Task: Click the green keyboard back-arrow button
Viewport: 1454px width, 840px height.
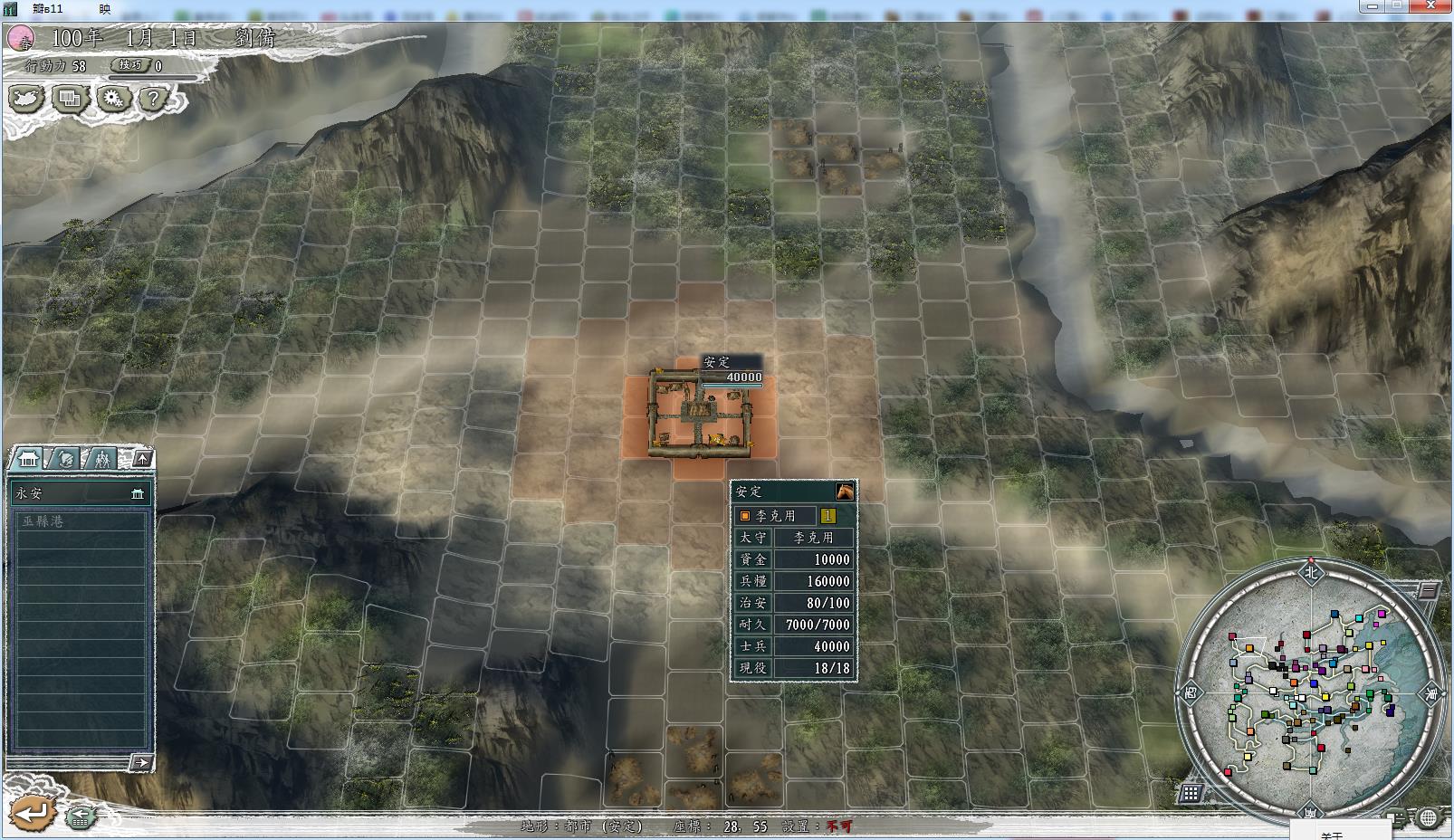Action: [x=81, y=816]
